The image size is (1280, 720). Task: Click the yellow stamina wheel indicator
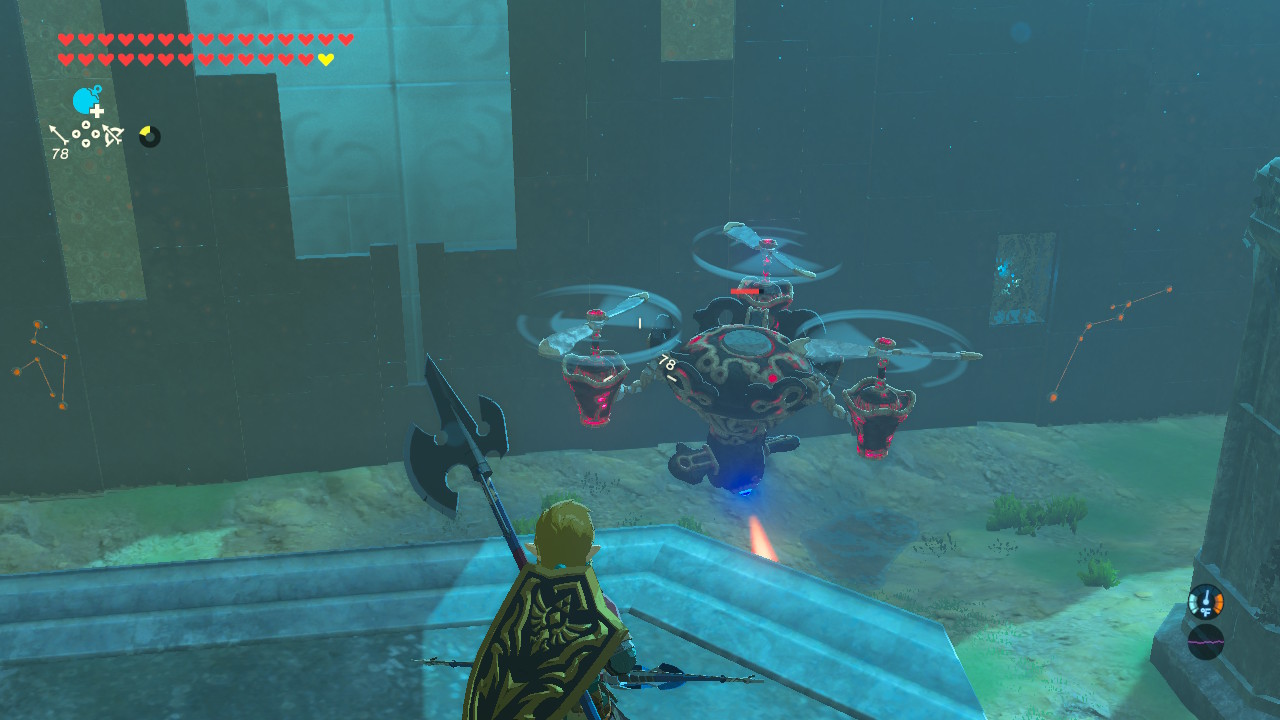(148, 134)
